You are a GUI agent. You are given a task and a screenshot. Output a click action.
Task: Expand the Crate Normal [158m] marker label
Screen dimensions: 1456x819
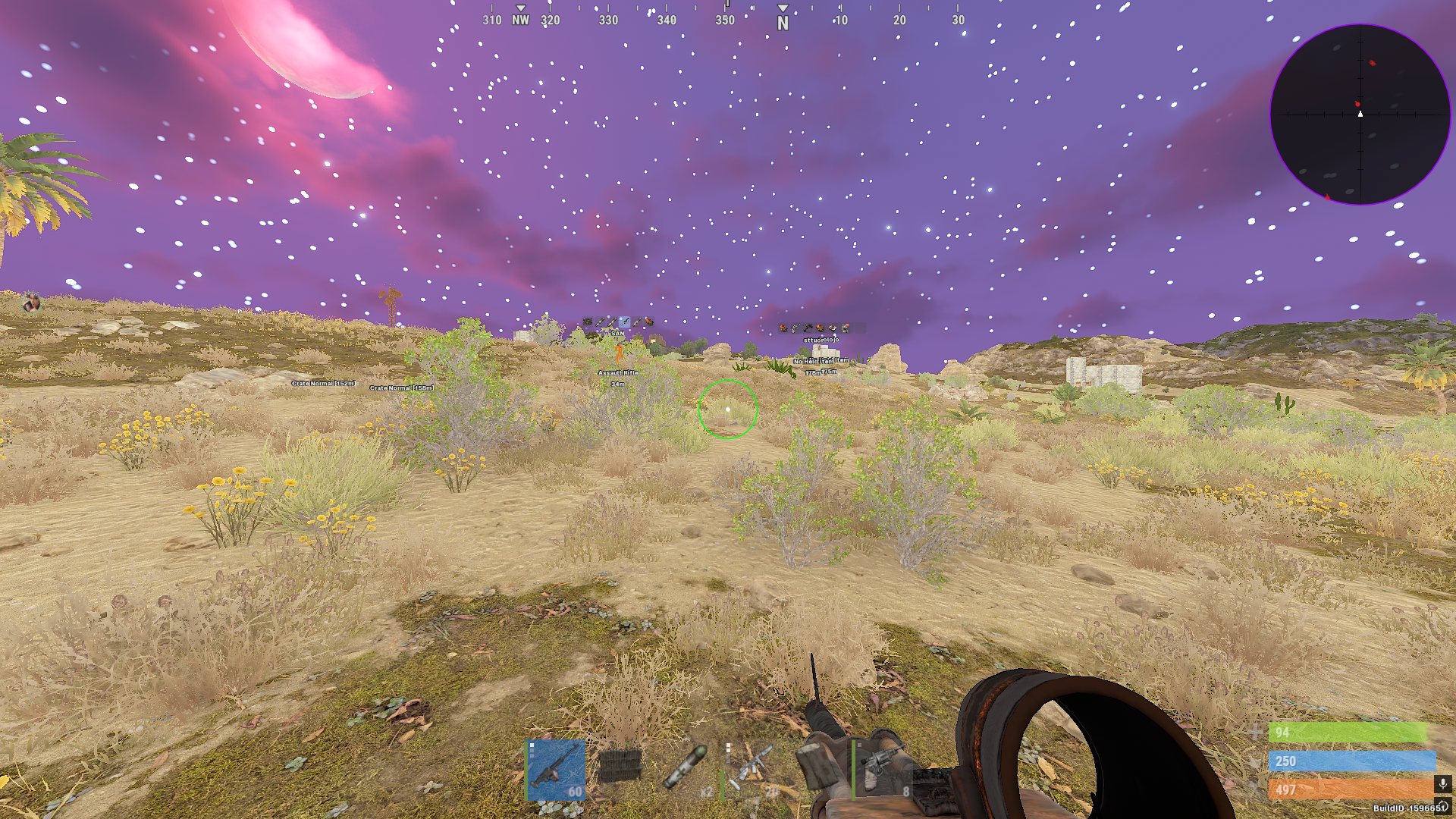tap(400, 388)
